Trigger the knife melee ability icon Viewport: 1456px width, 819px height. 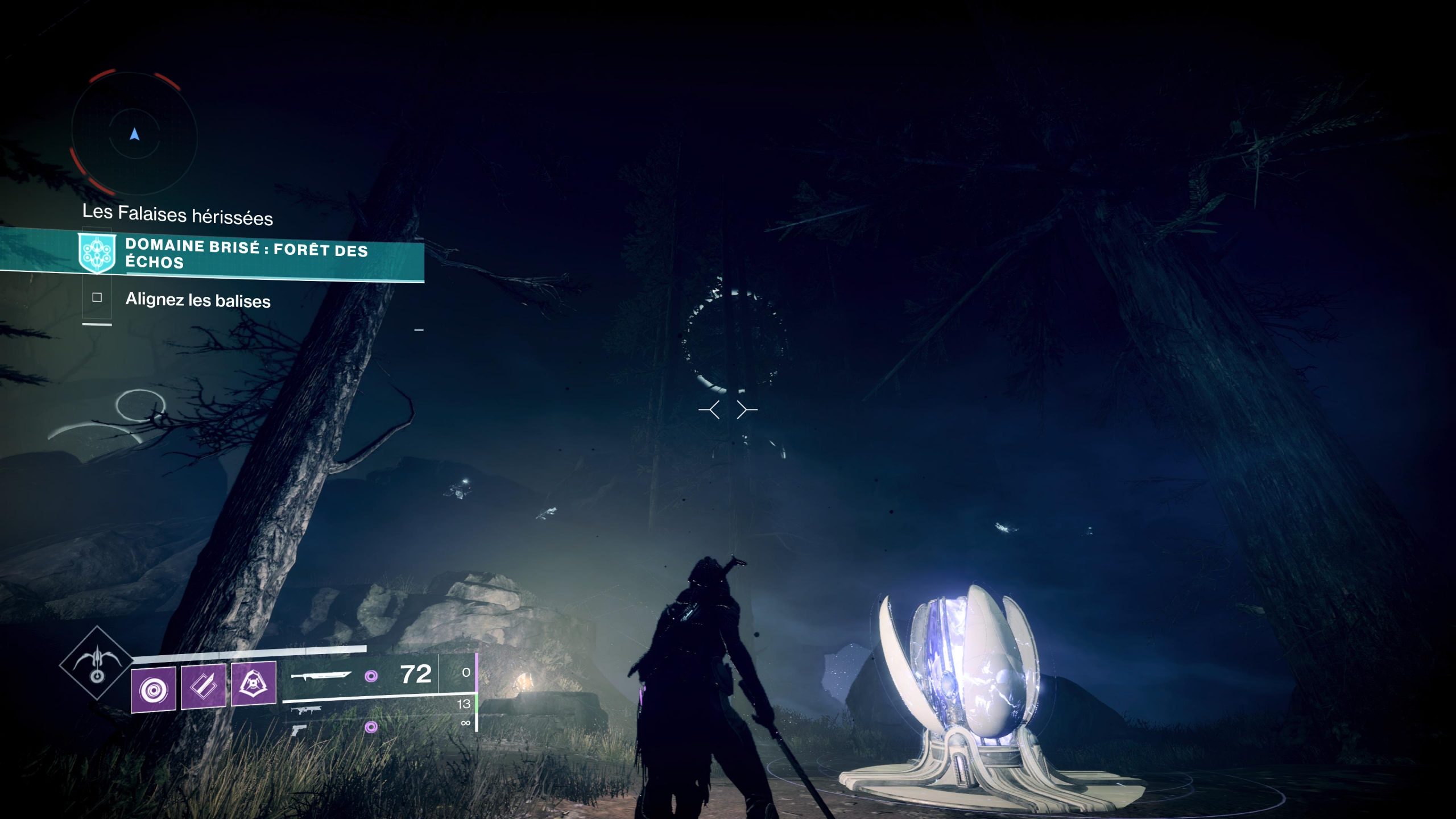tap(204, 686)
